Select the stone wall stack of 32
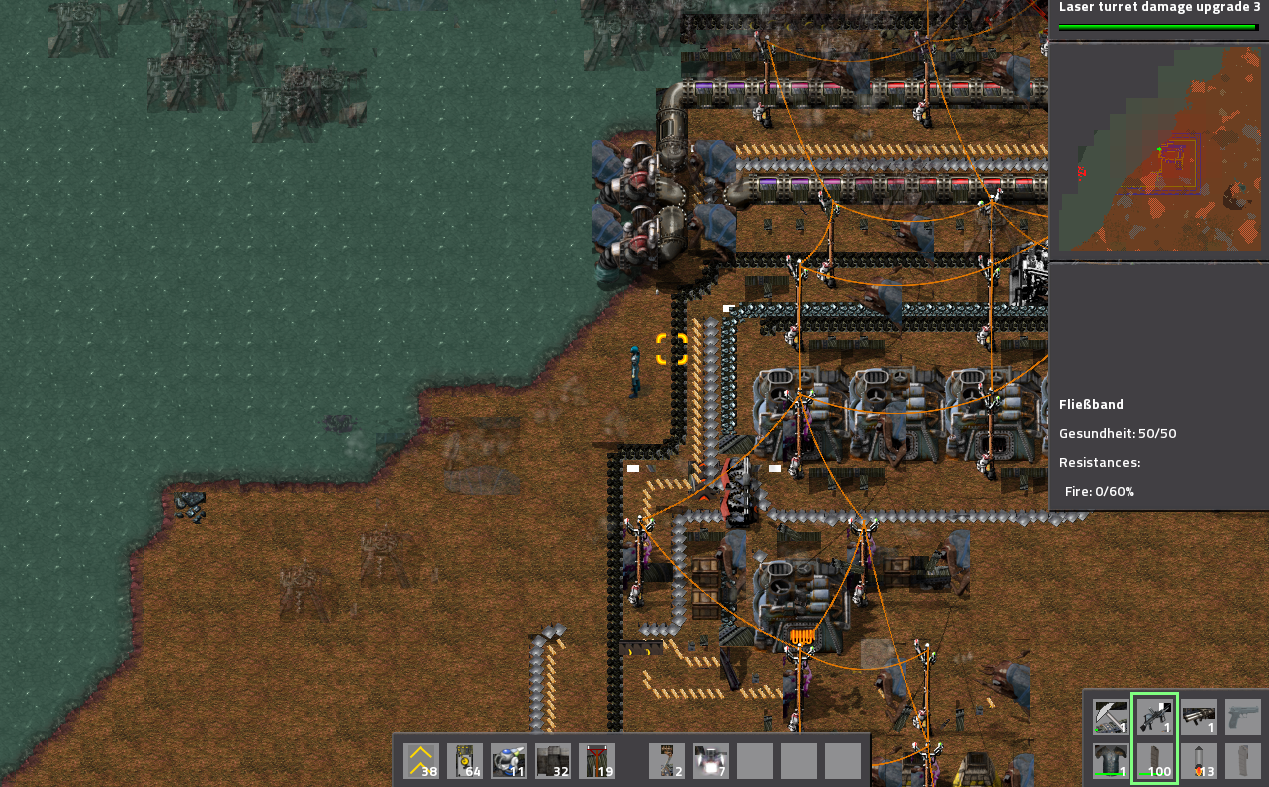Viewport: 1269px width, 787px height. 553,761
